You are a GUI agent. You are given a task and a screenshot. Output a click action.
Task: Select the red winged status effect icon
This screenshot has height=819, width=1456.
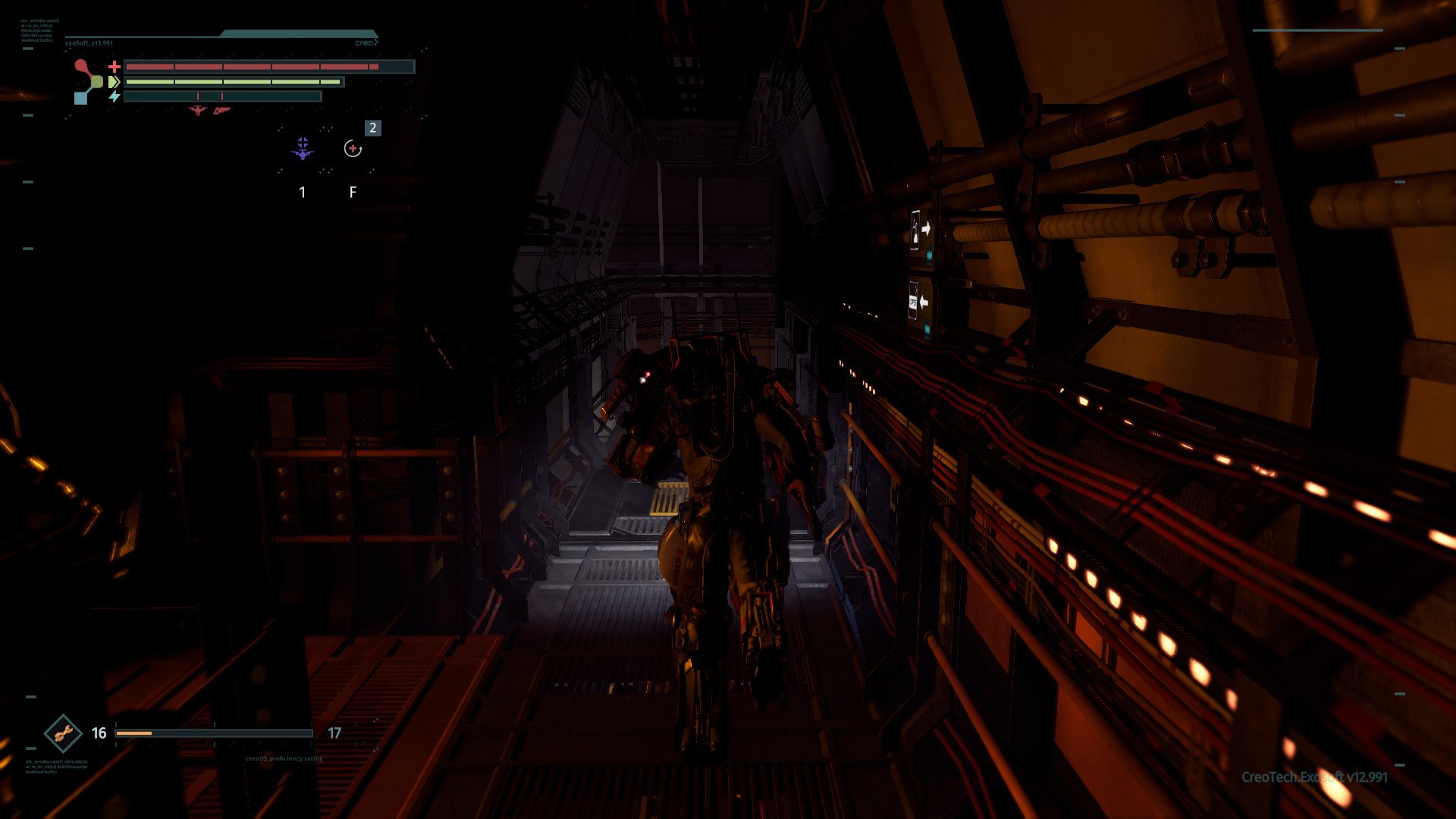click(x=197, y=110)
